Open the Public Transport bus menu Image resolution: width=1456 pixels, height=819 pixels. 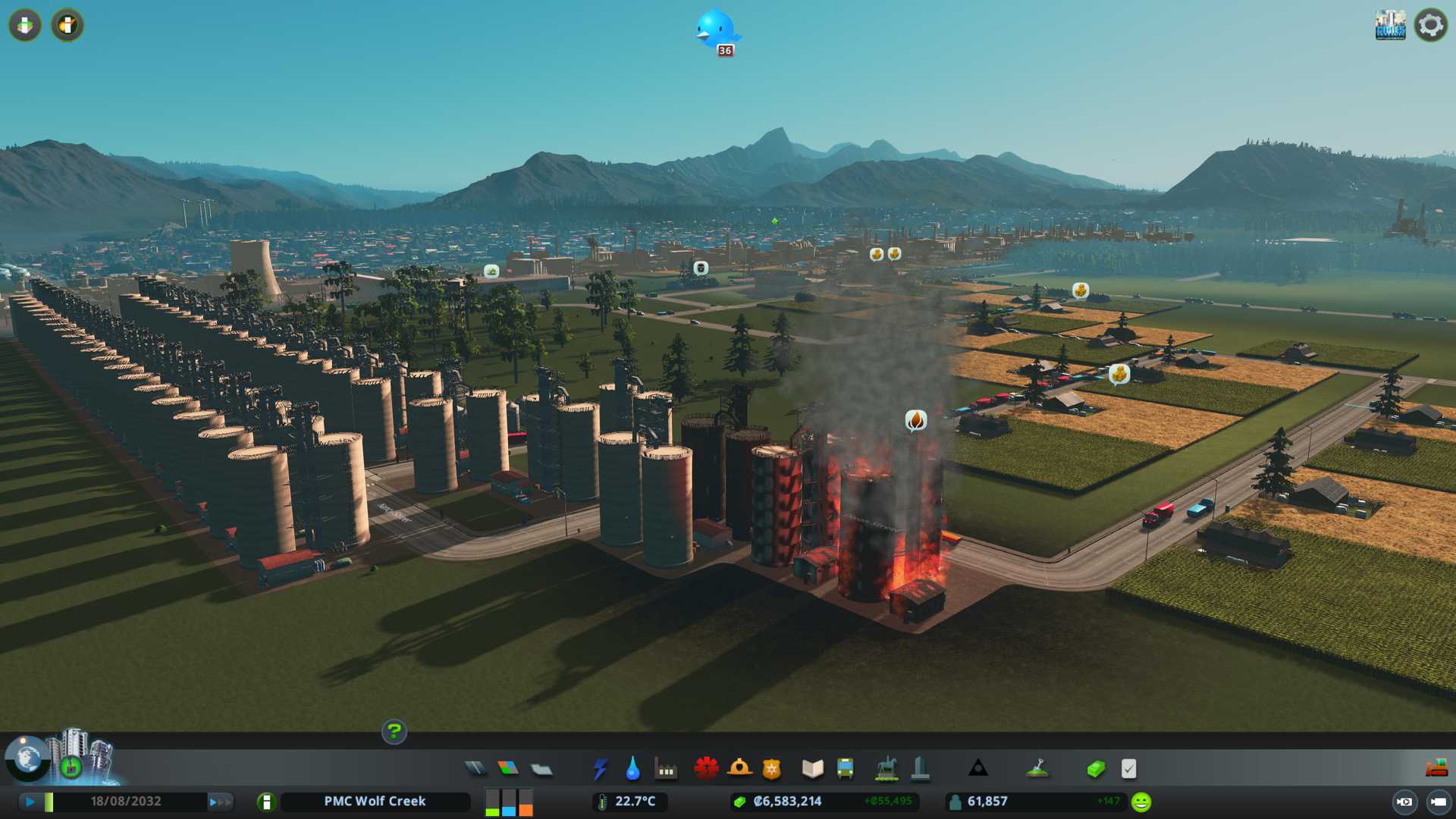pos(846,769)
